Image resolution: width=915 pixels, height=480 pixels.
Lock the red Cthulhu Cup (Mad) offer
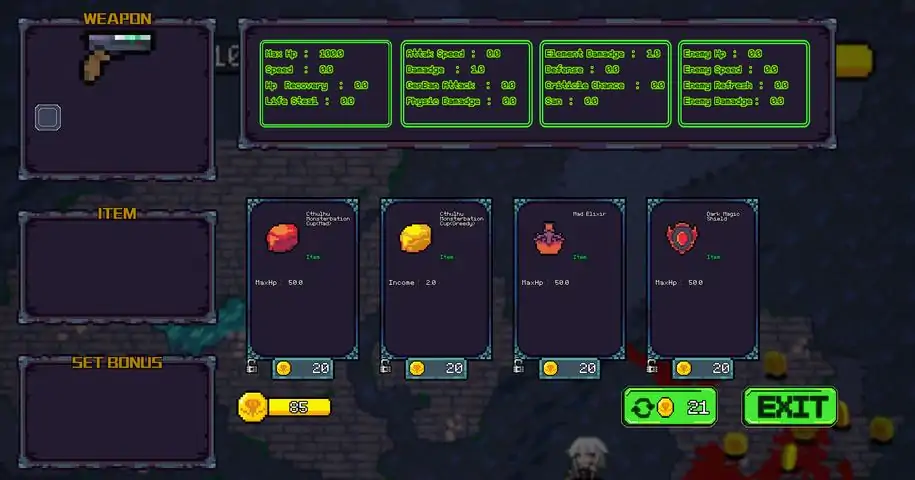point(252,367)
